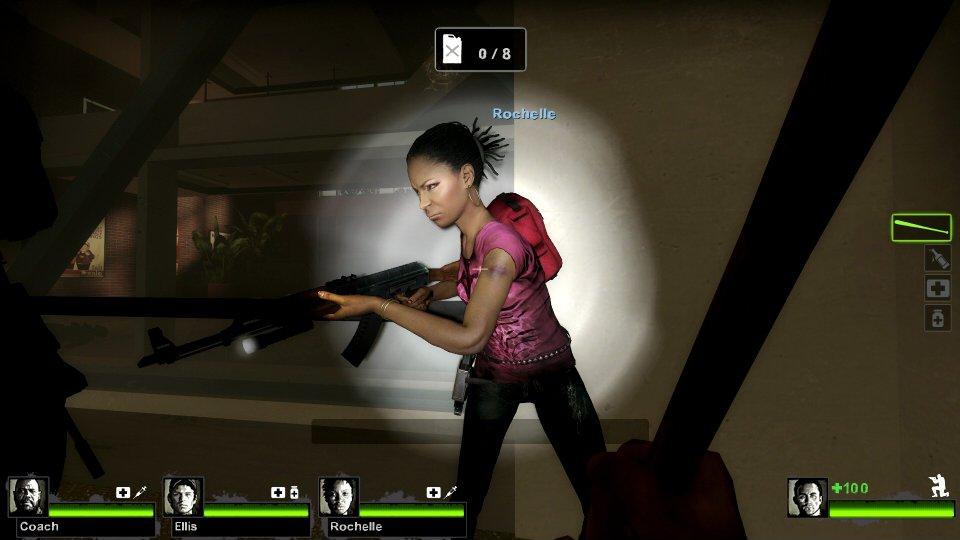Click Rochelle's portrait in the team panel

click(x=338, y=496)
